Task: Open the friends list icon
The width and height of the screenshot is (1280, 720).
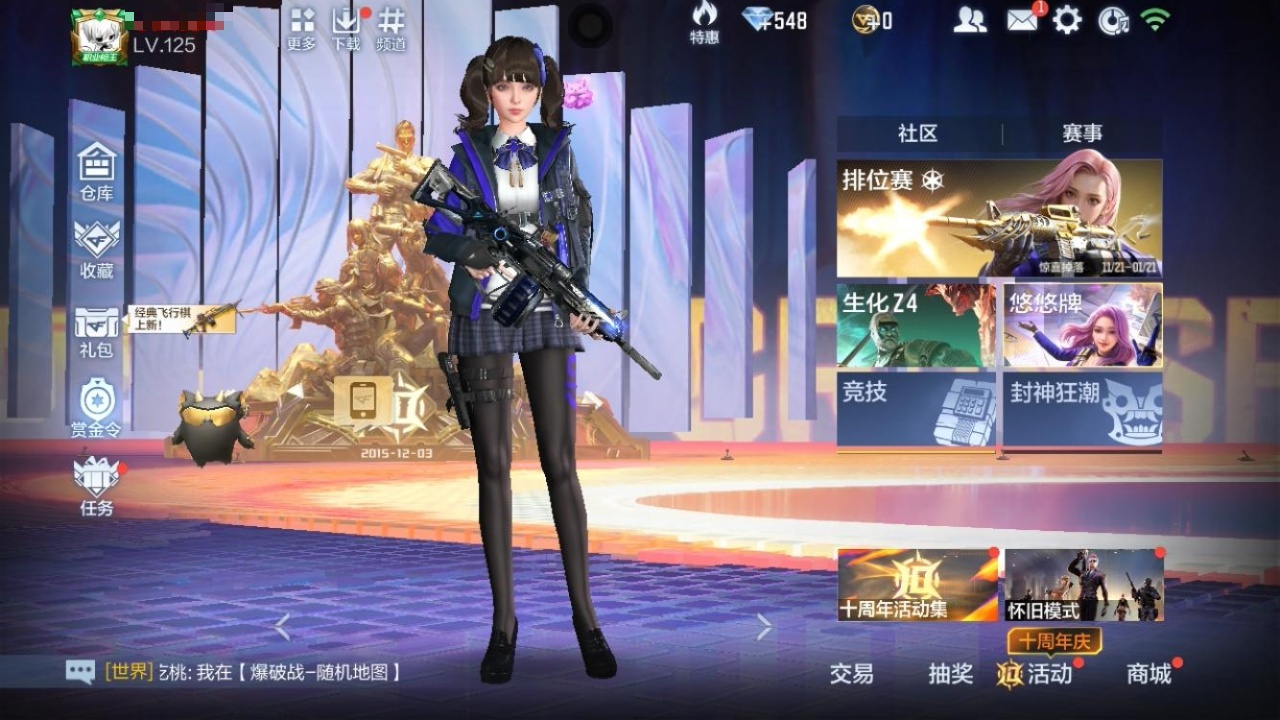Action: [x=969, y=20]
